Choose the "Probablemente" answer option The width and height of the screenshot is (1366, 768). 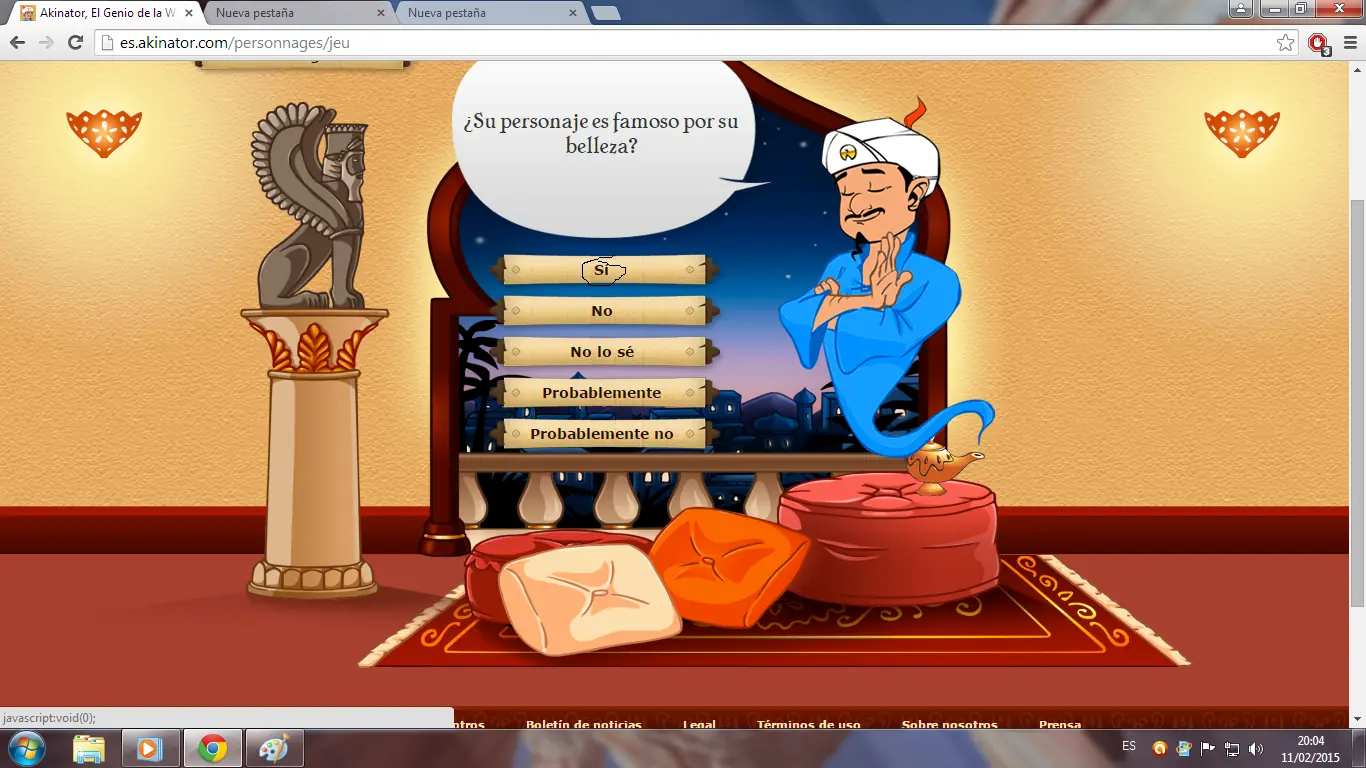[x=601, y=392]
